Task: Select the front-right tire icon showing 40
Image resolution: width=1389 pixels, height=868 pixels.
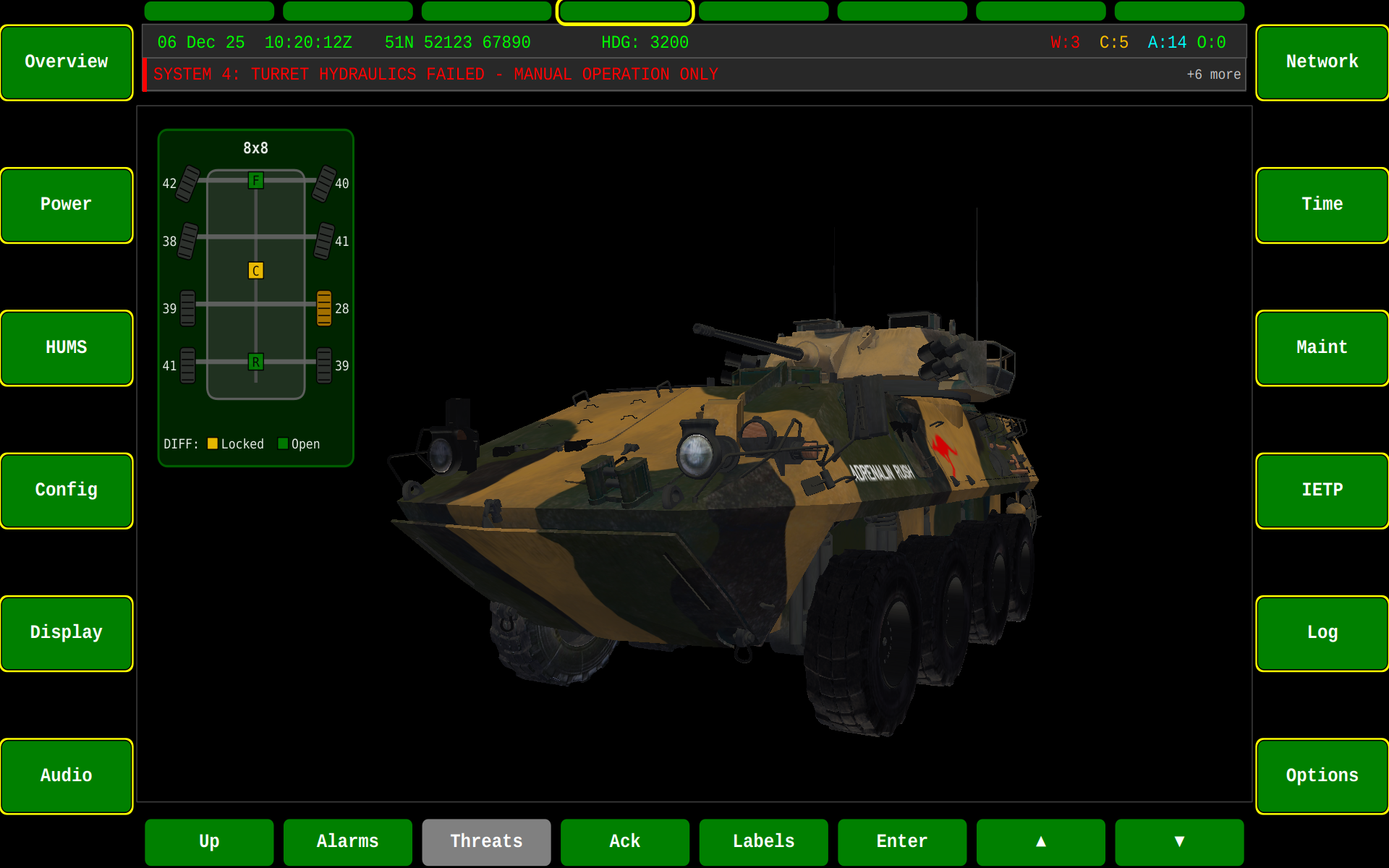Action: 324,183
